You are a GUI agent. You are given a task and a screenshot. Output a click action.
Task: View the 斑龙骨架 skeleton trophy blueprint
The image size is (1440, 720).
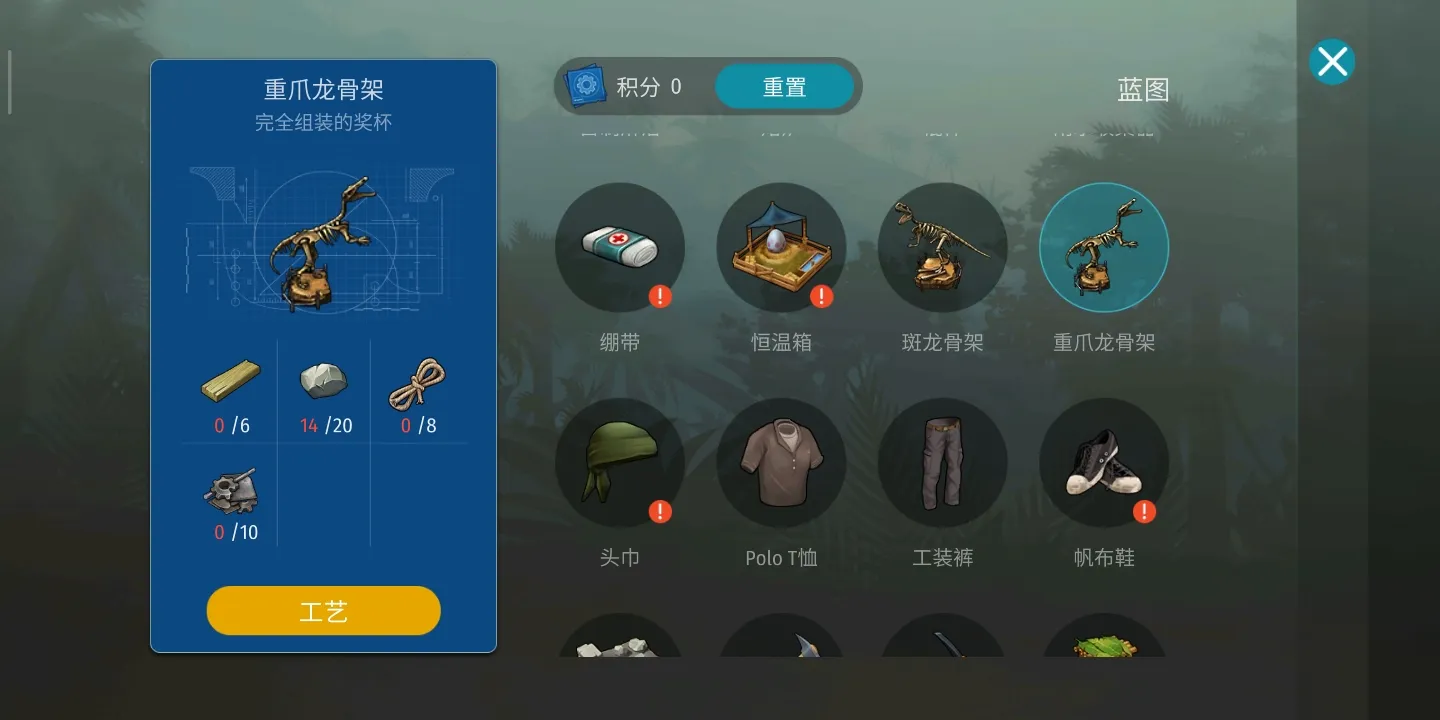[x=942, y=247]
